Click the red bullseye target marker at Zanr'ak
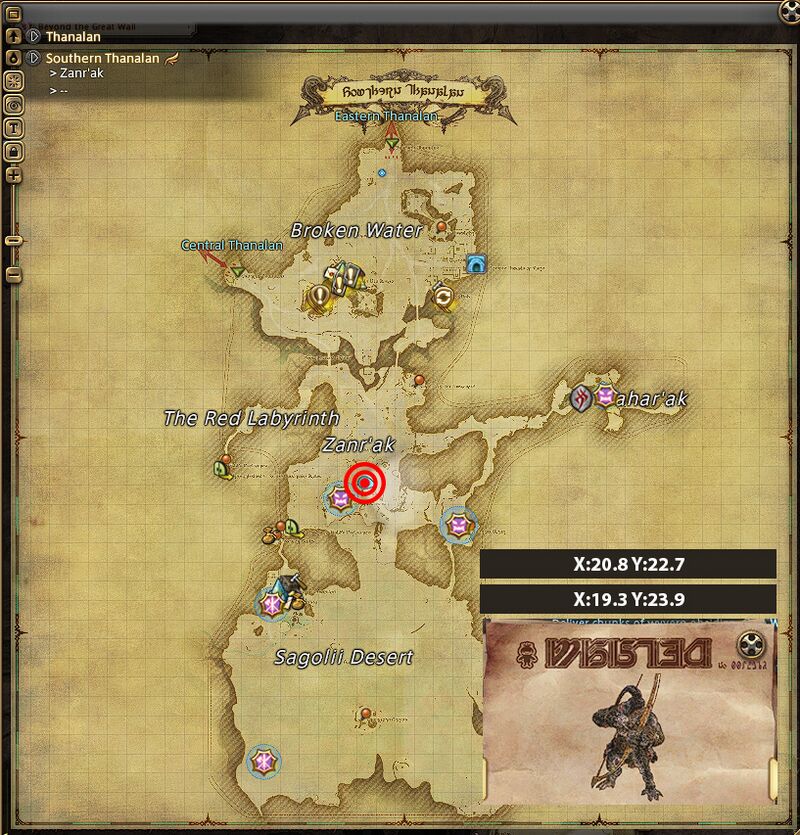Image resolution: width=800 pixels, height=835 pixels. 366,484
